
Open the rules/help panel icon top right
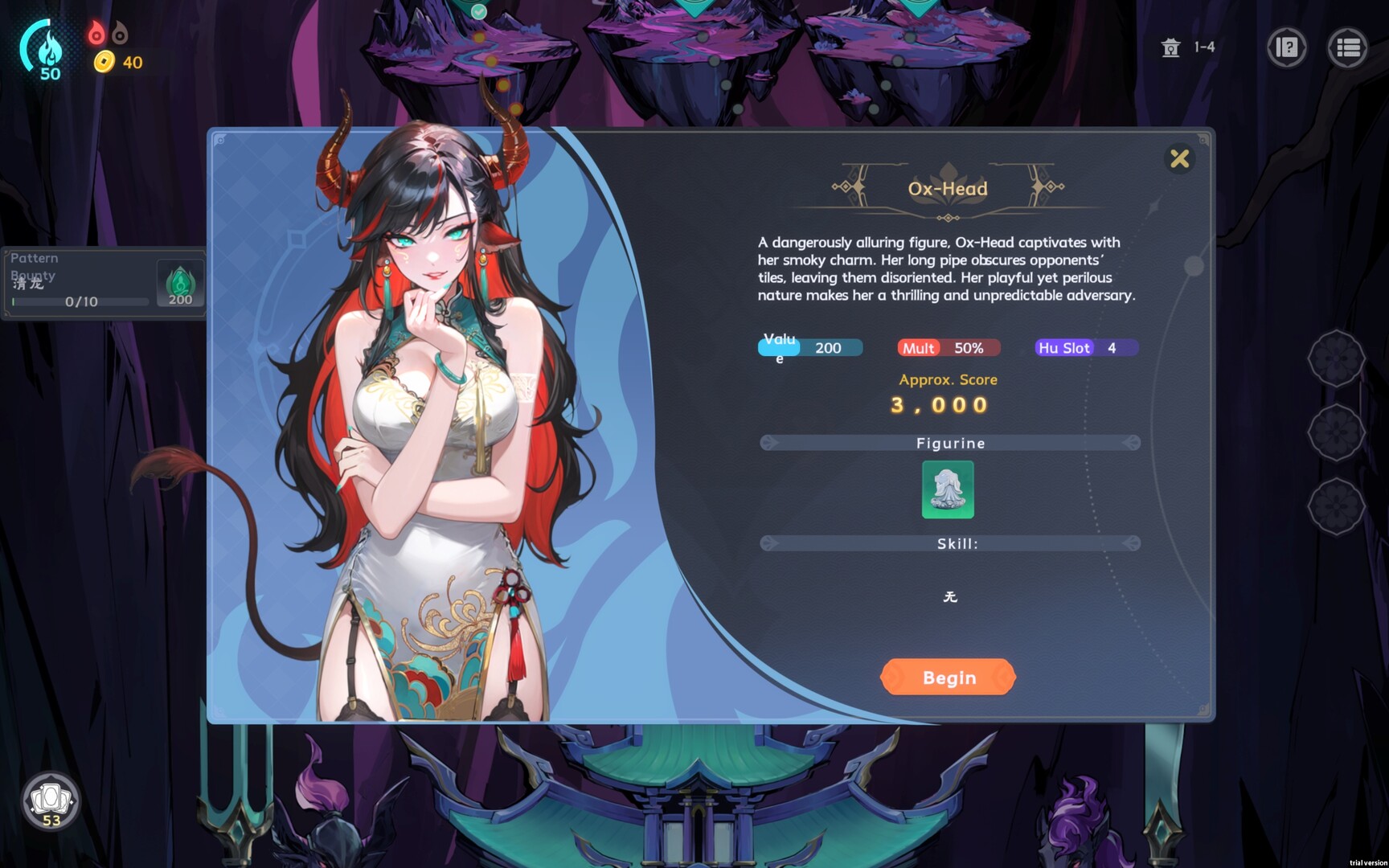(1287, 48)
